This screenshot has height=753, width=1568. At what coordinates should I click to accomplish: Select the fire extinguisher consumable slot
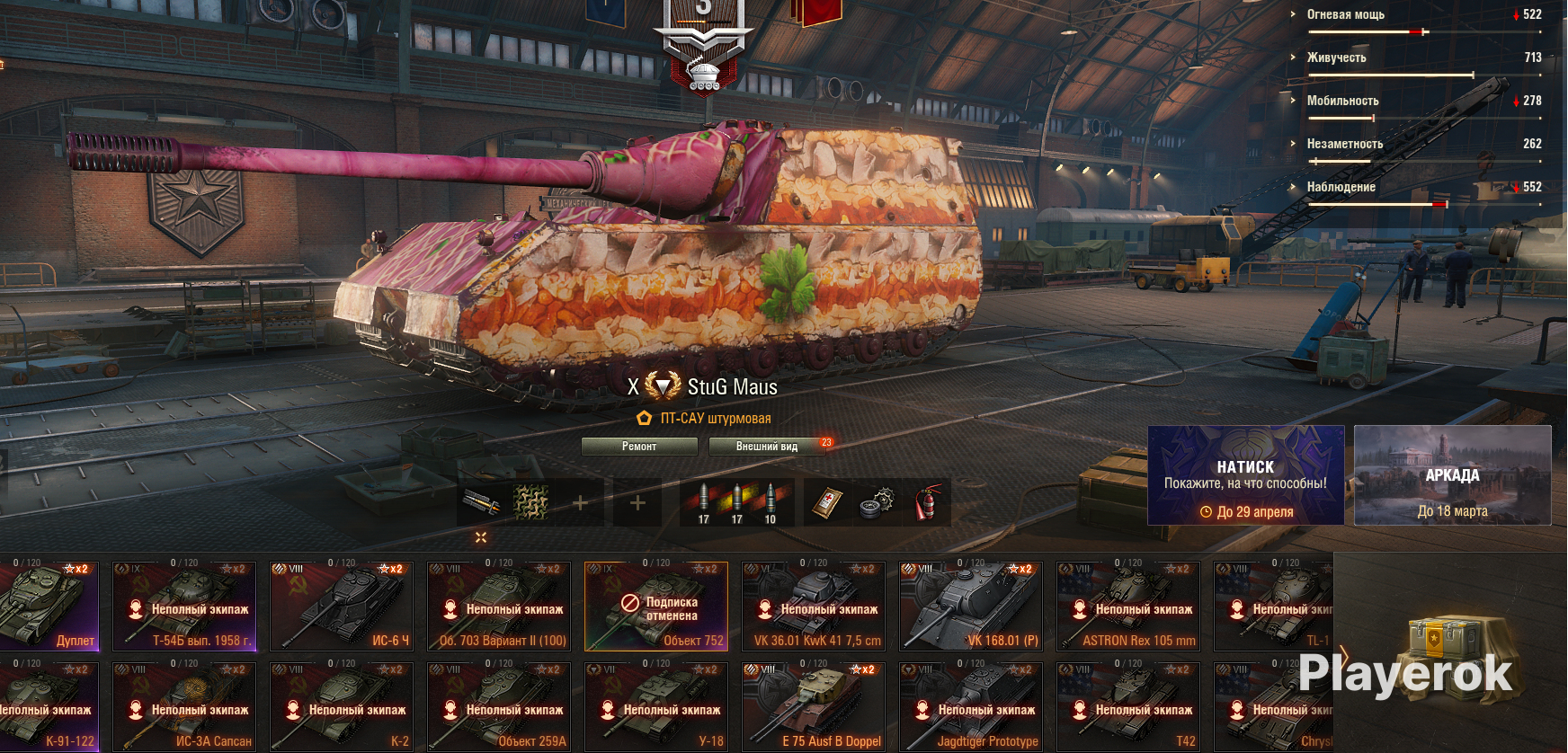929,502
